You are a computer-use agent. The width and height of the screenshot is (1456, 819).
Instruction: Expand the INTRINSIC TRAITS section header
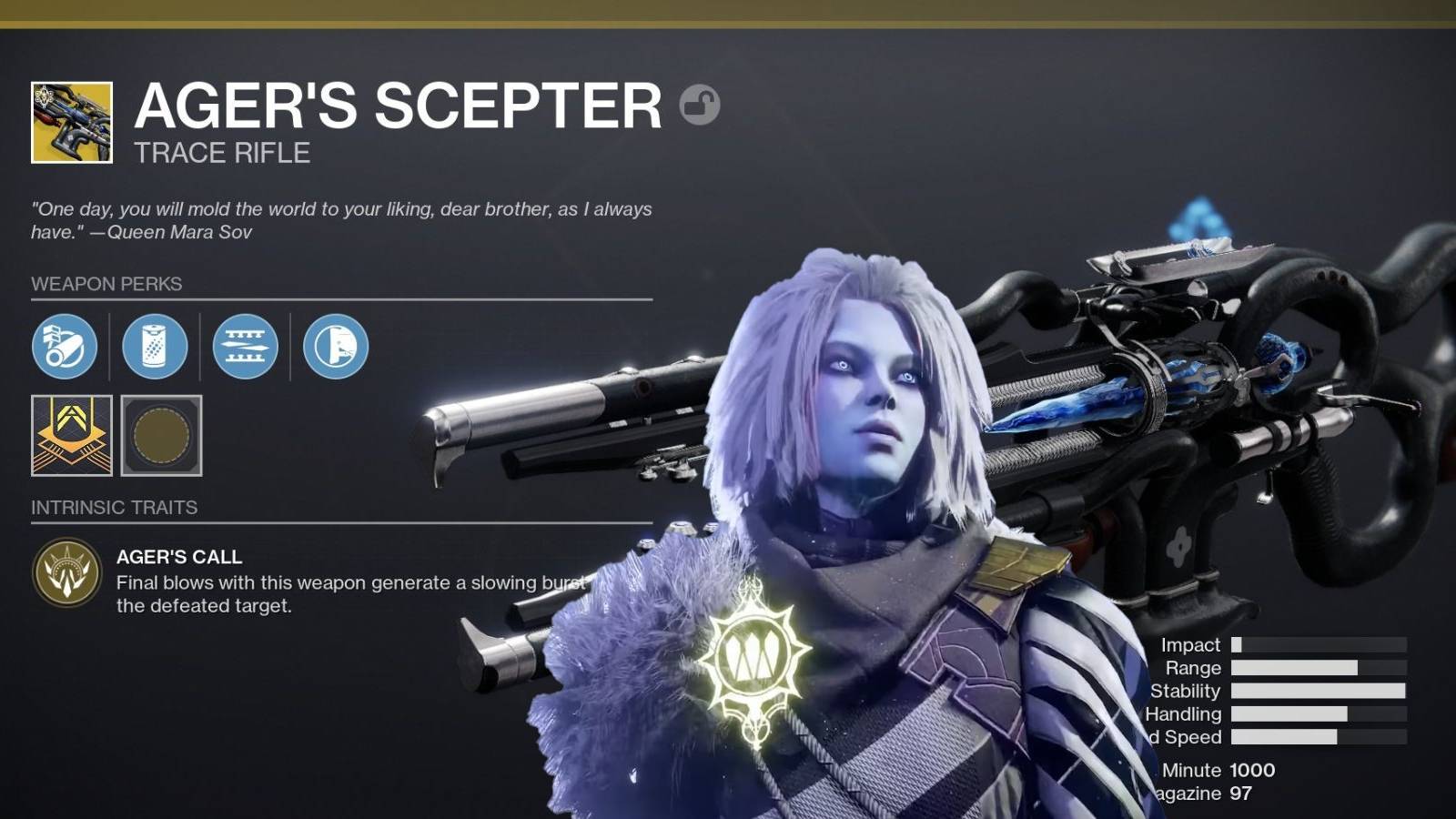[x=115, y=508]
